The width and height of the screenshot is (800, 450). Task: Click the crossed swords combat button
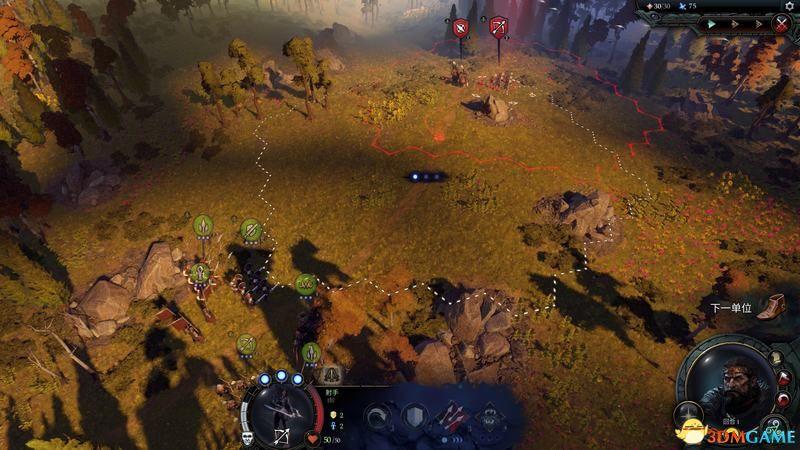(782, 24)
